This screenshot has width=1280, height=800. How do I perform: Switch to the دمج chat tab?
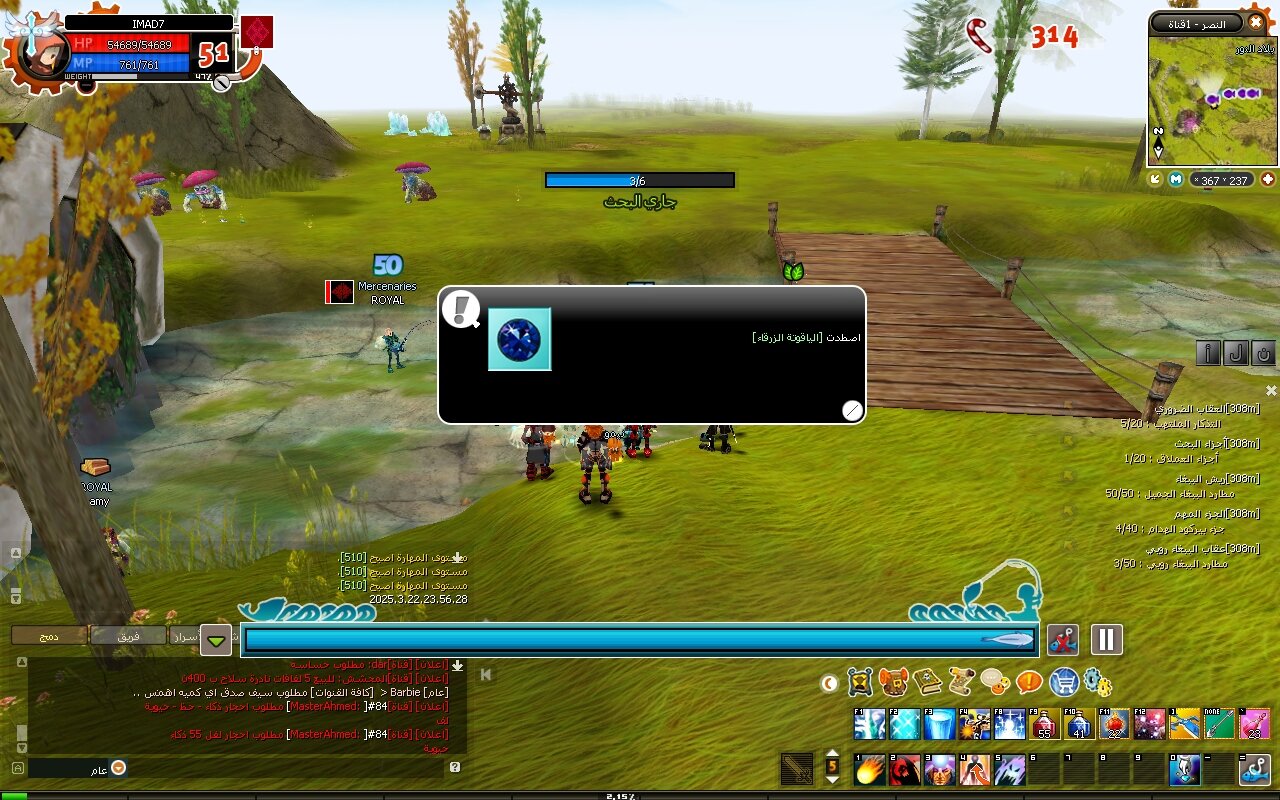pyautogui.click(x=49, y=635)
